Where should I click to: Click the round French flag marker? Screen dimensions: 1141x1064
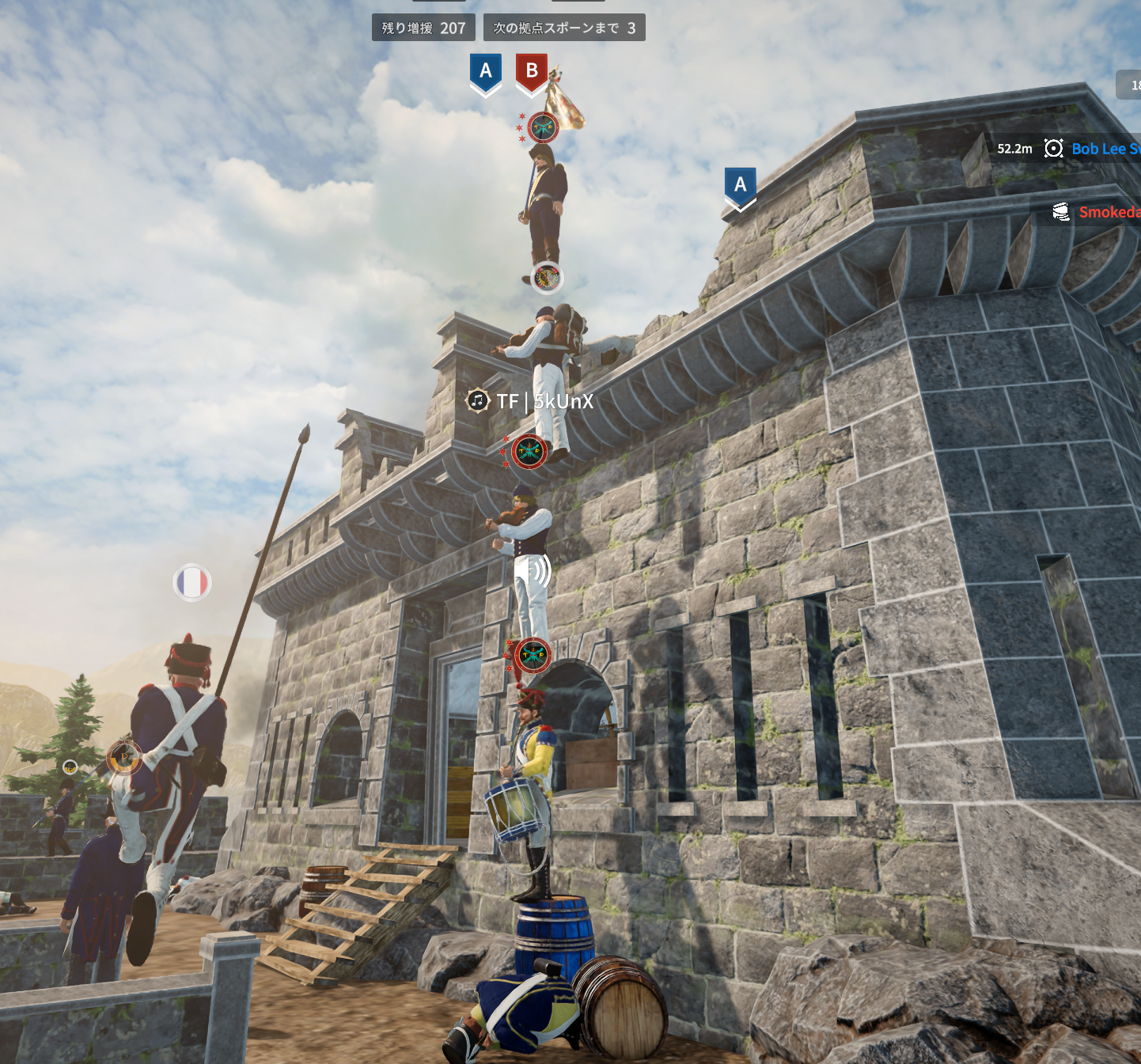pos(191,583)
